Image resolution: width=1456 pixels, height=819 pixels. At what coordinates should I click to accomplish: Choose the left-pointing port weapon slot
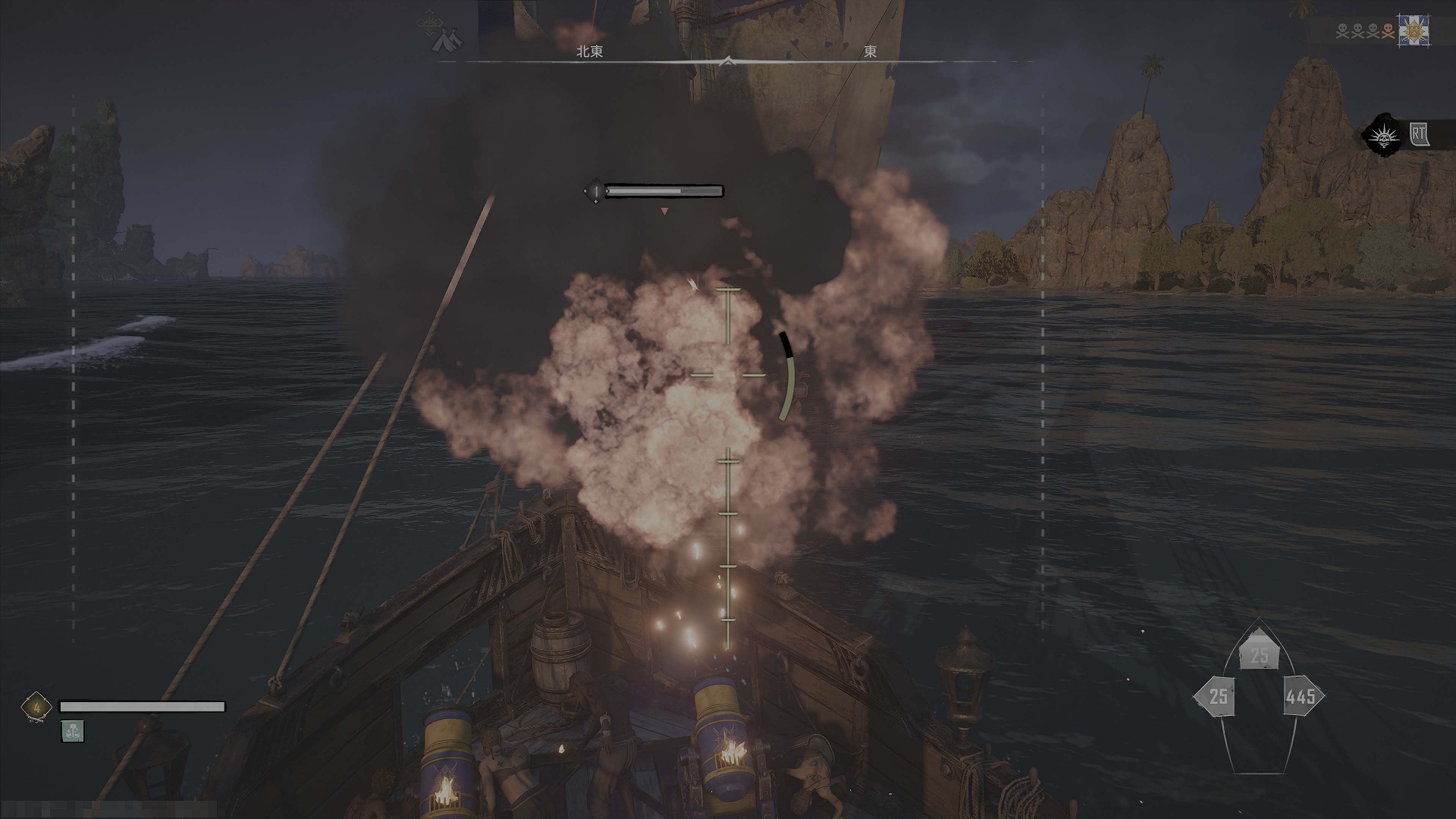pos(1216,696)
